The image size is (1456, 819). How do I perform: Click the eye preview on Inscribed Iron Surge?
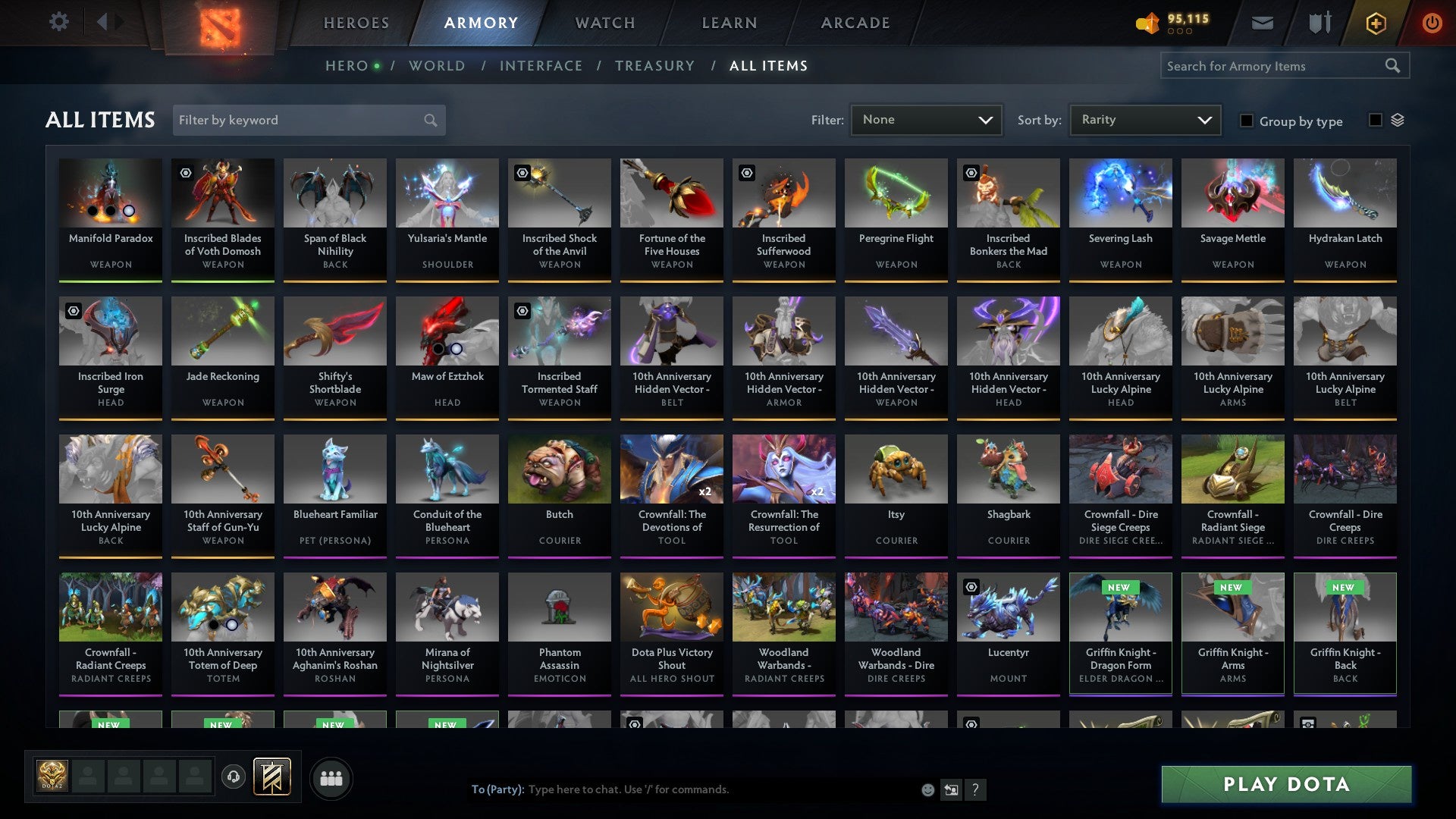[72, 311]
